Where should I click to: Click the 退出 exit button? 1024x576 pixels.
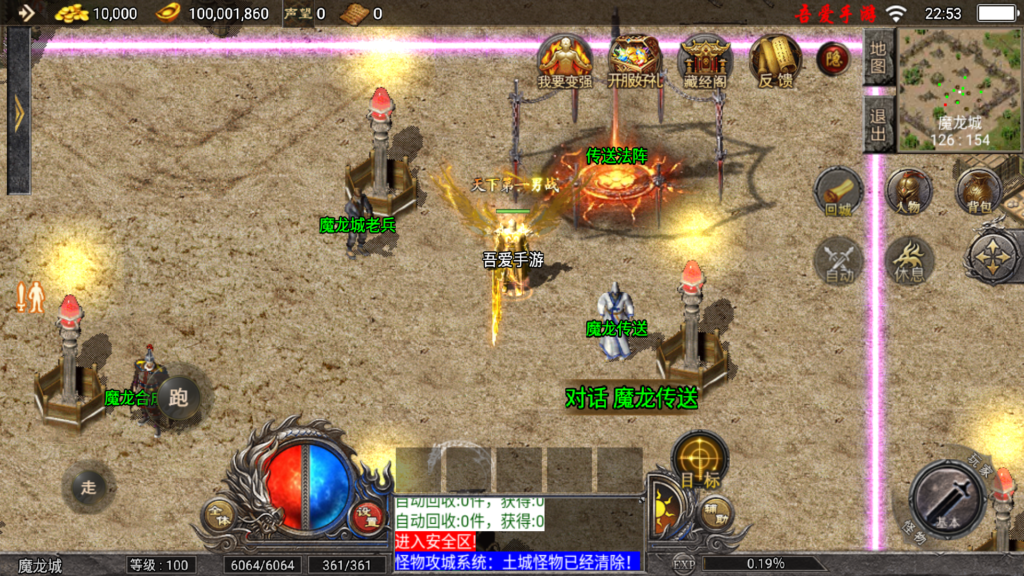click(x=877, y=123)
